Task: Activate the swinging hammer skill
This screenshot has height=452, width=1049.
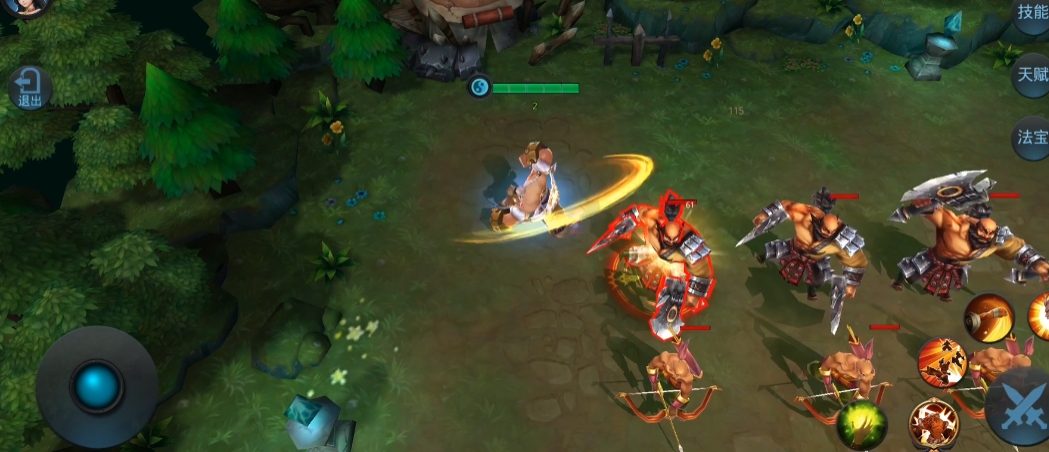Action: point(987,318)
